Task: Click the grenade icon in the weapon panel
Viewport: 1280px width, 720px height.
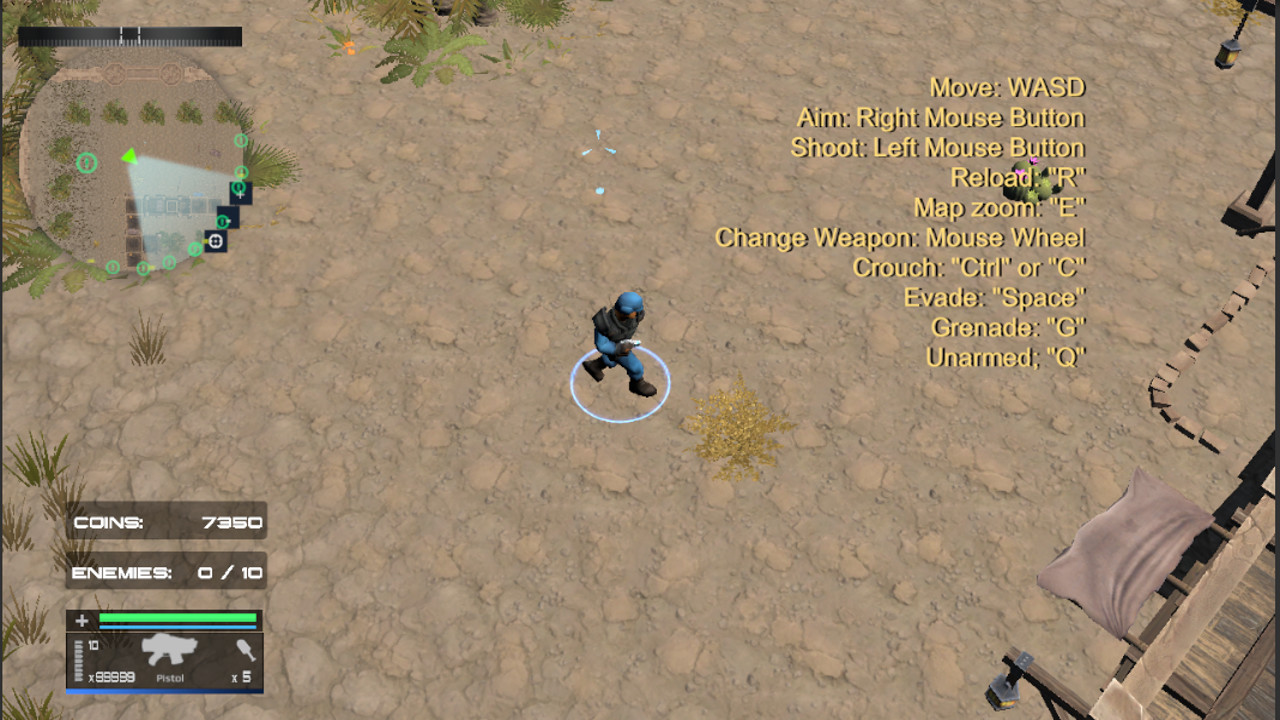Action: (x=247, y=653)
